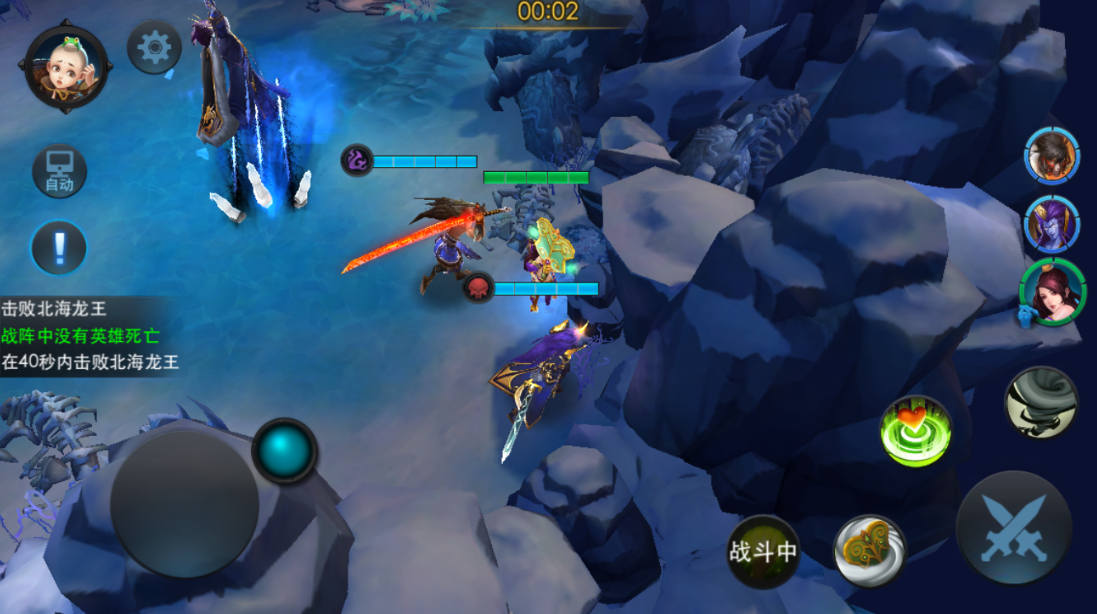Activate the golden fan skill icon

[870, 551]
